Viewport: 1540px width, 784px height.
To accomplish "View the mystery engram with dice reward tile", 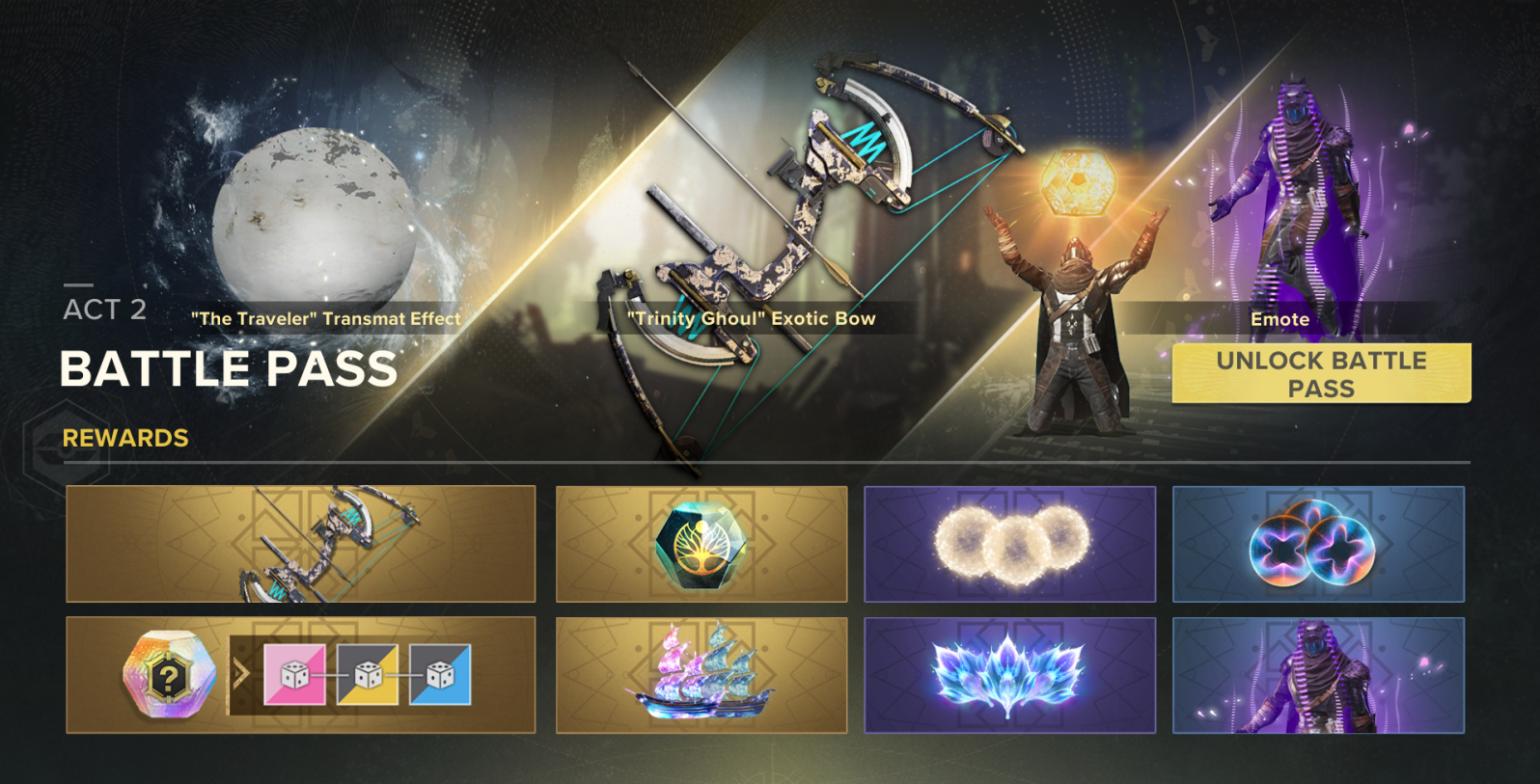I will click(300, 675).
